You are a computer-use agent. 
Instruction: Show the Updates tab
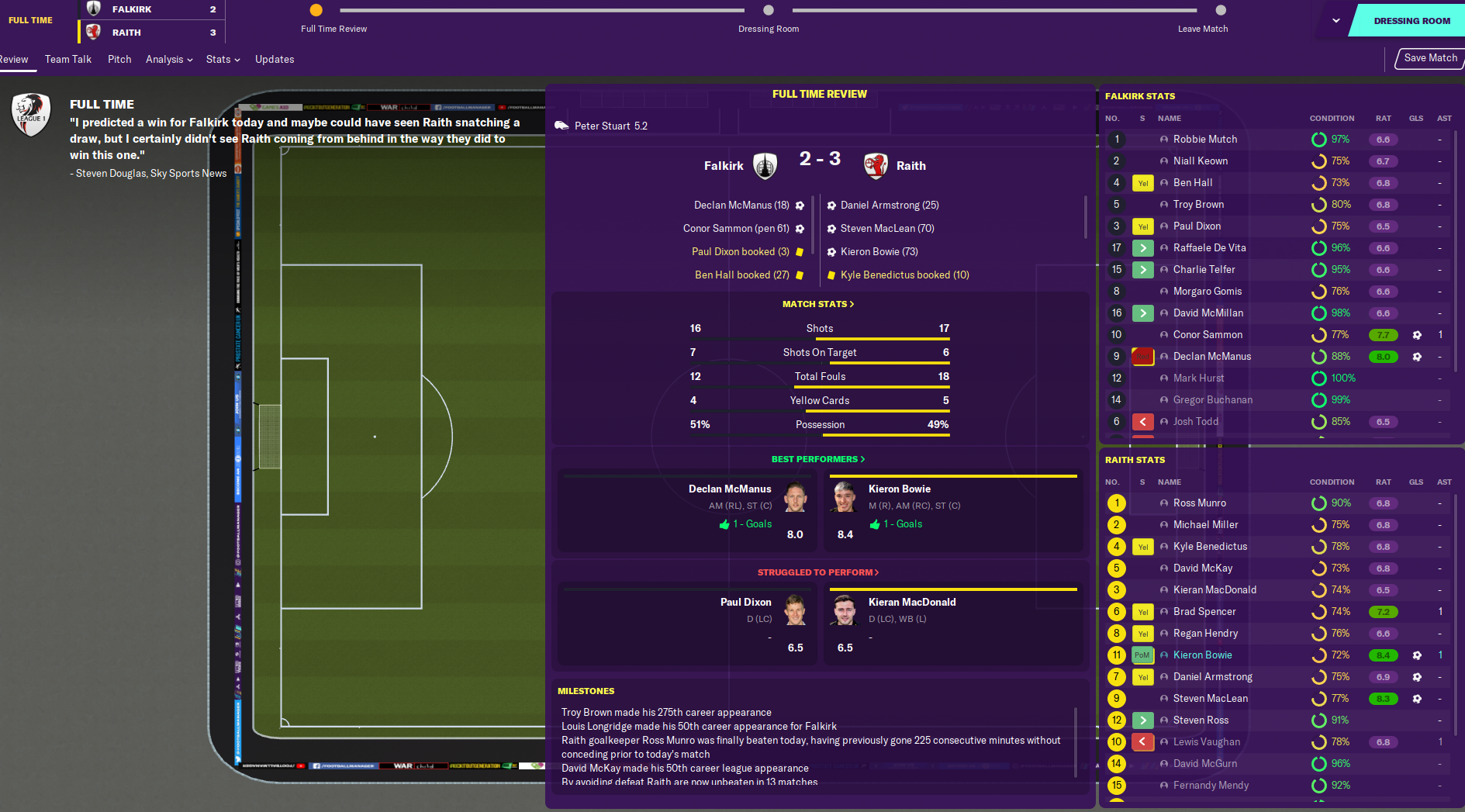click(275, 60)
